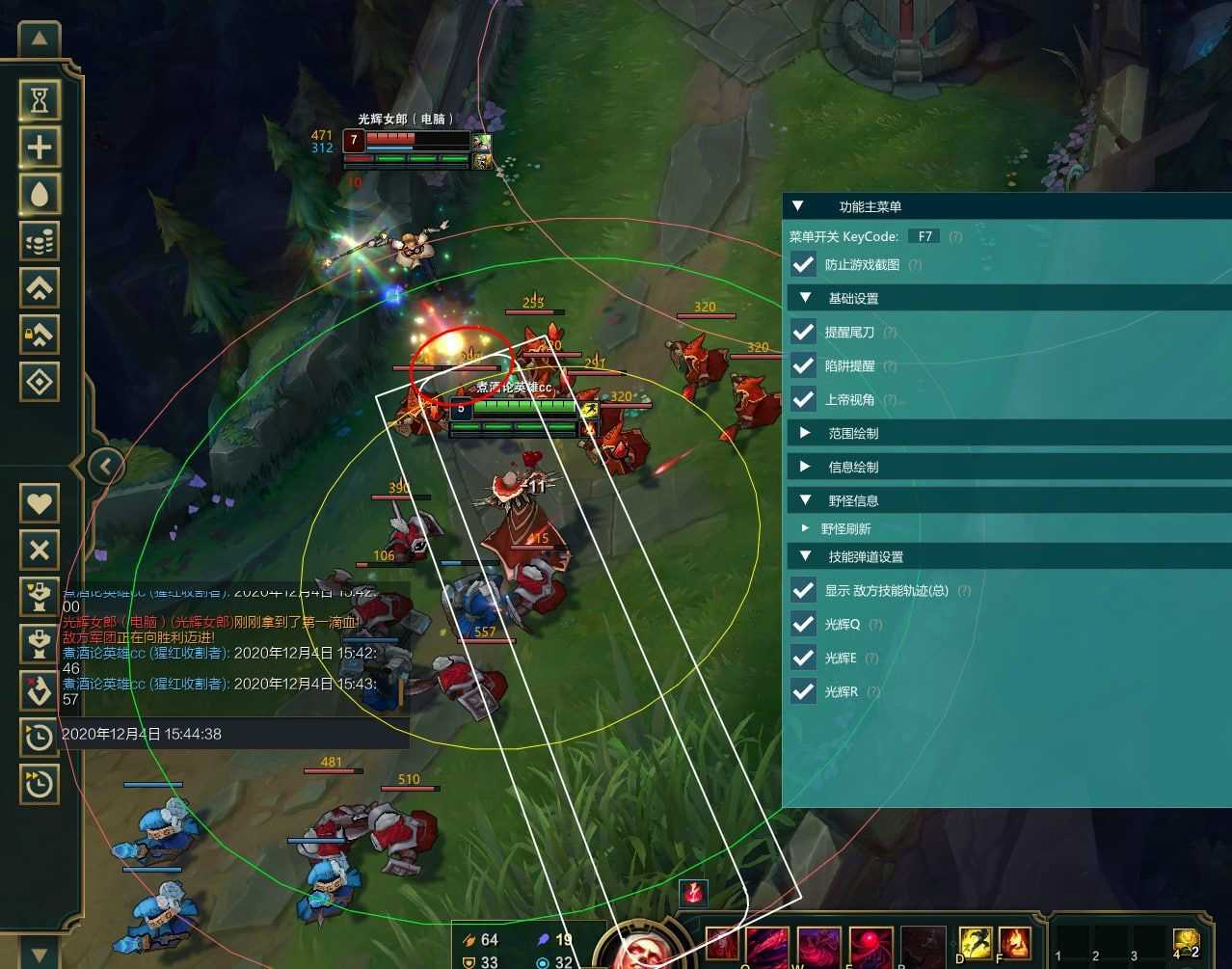Screen dimensions: 1232x969
Task: Expand the 信息绘制 section
Action: coord(806,467)
